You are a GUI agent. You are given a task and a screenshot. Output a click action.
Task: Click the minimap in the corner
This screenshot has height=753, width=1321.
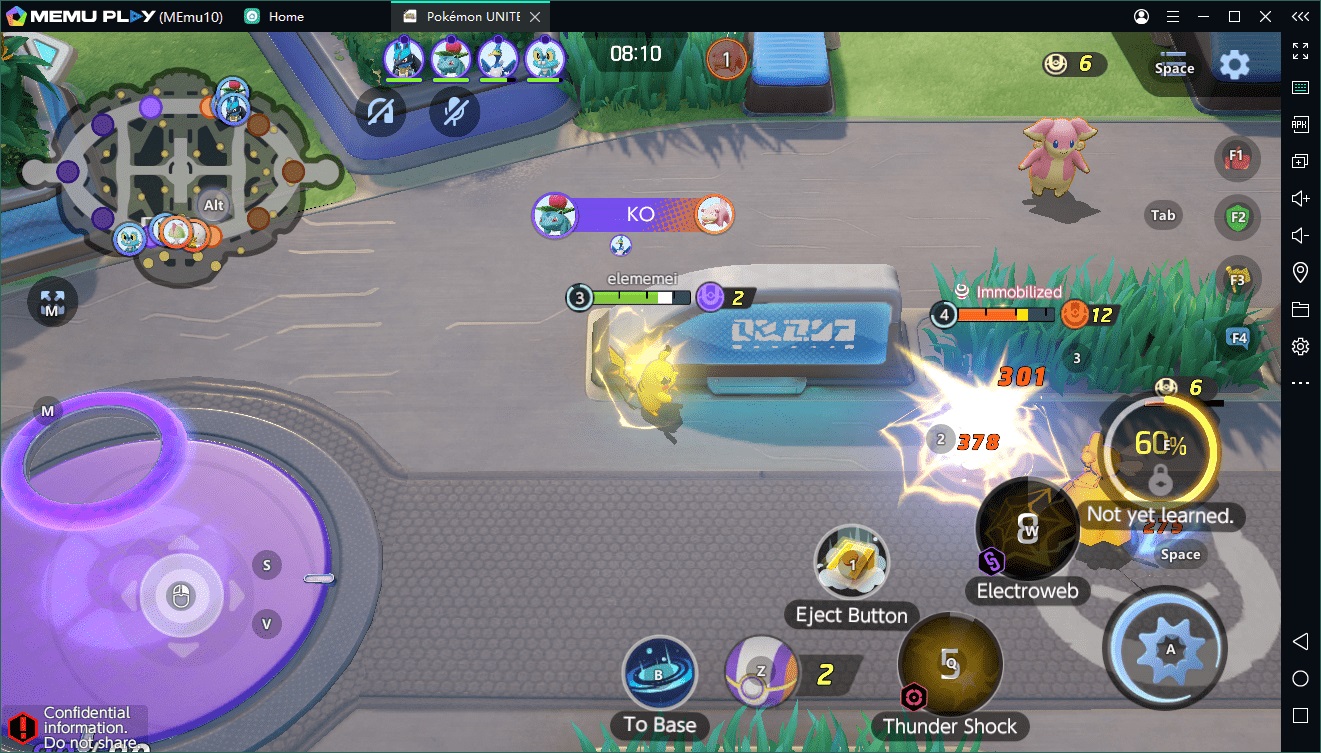[x=180, y=170]
